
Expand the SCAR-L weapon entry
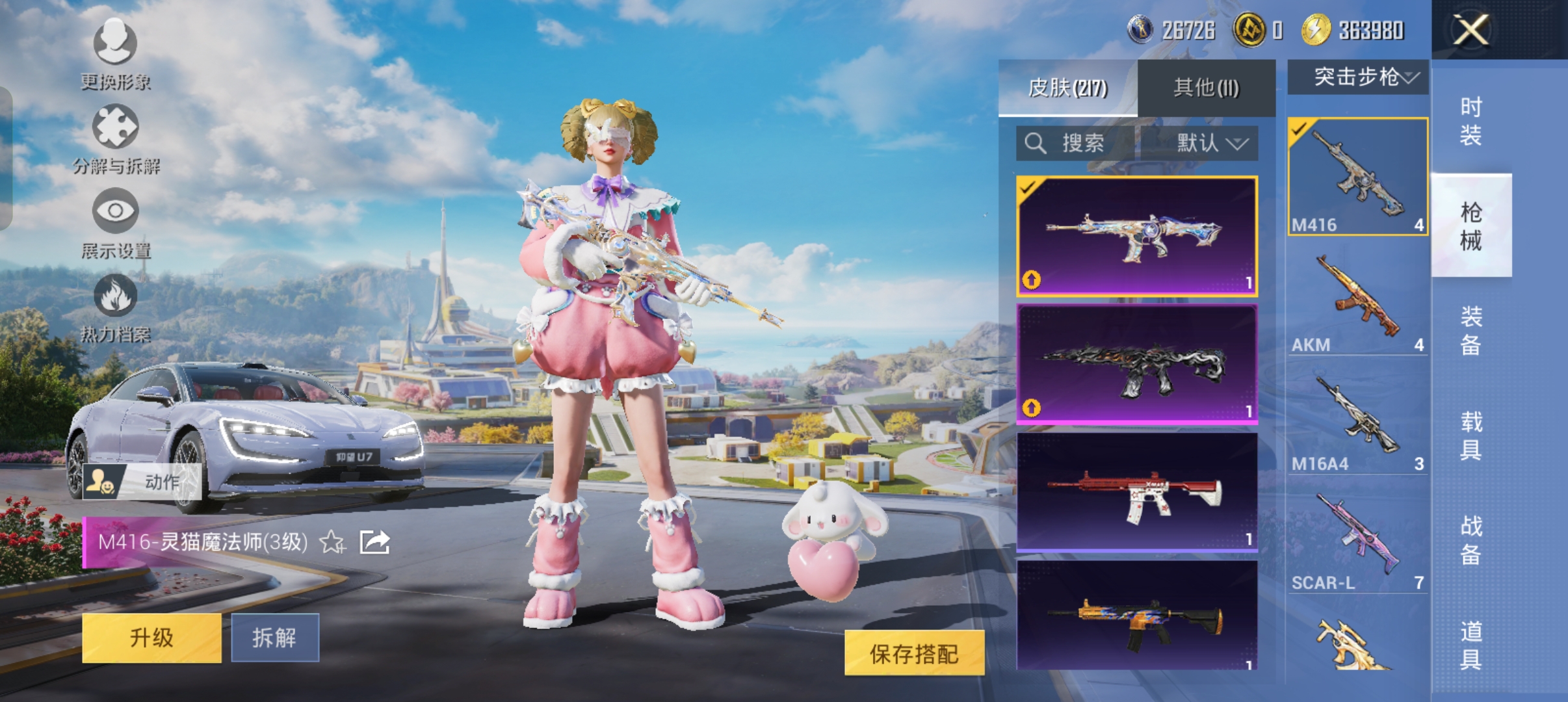(x=1356, y=536)
